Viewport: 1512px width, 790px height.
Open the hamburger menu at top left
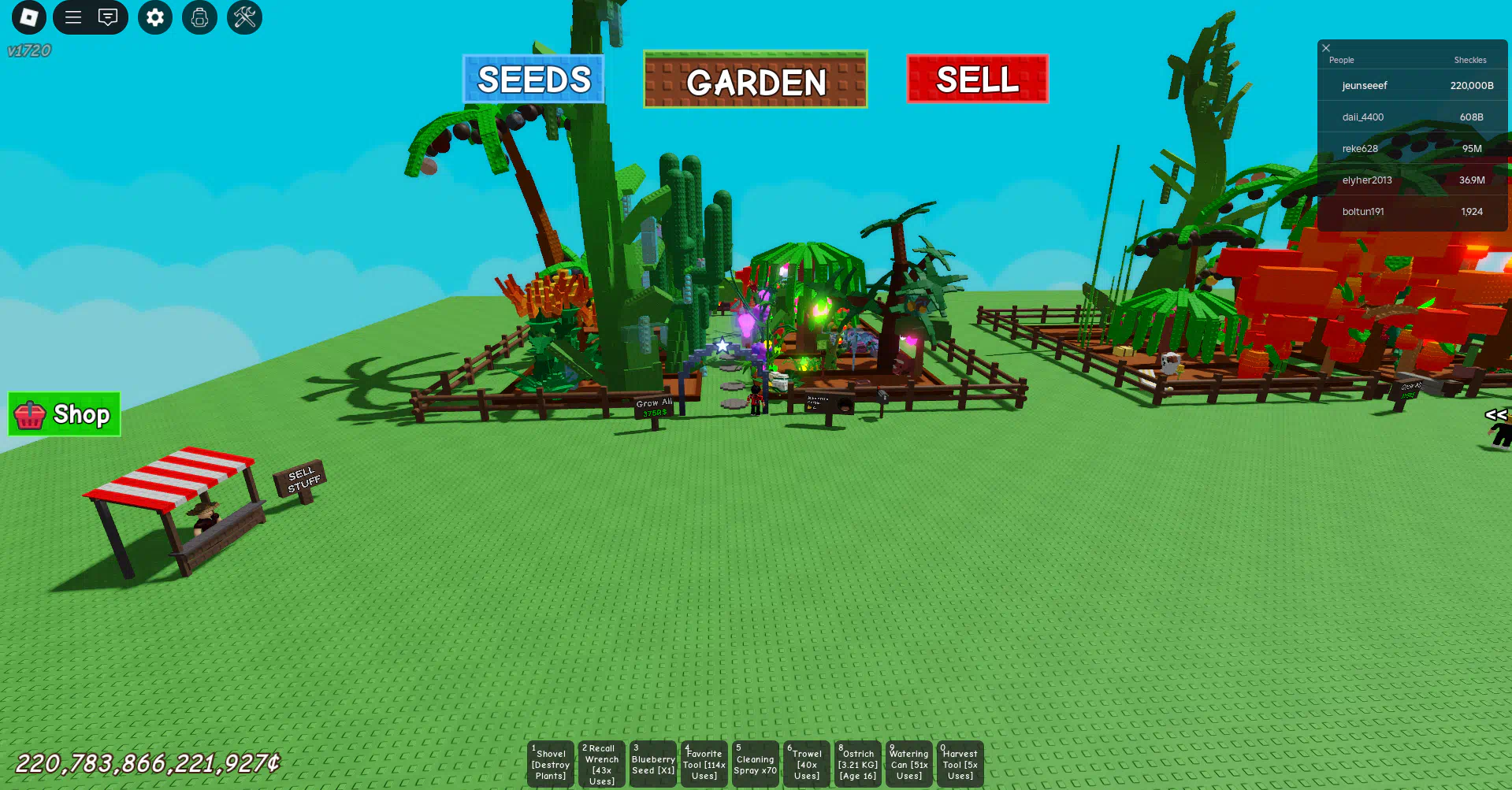point(72,17)
